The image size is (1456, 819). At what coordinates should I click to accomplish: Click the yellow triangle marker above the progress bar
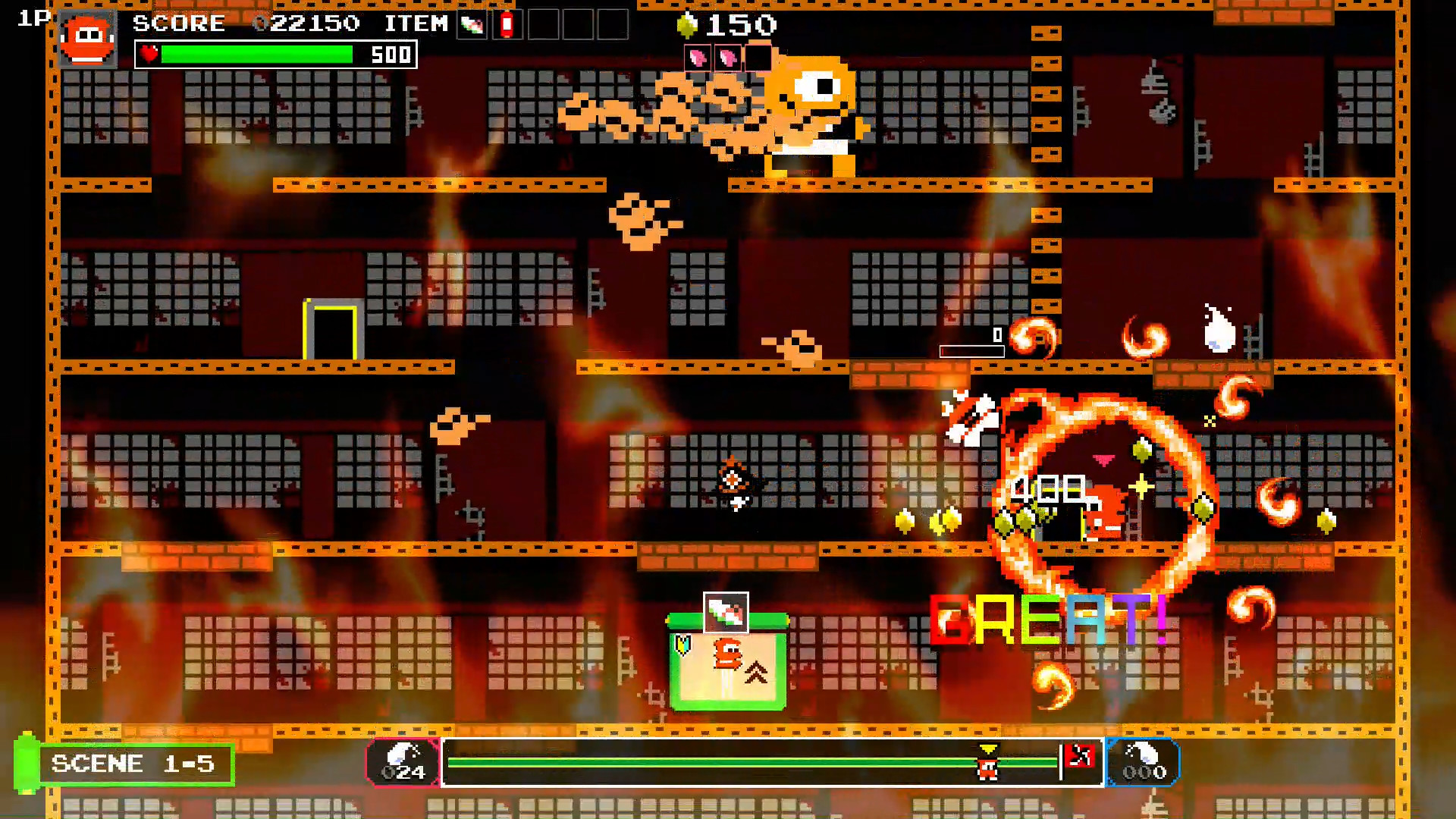[986, 748]
